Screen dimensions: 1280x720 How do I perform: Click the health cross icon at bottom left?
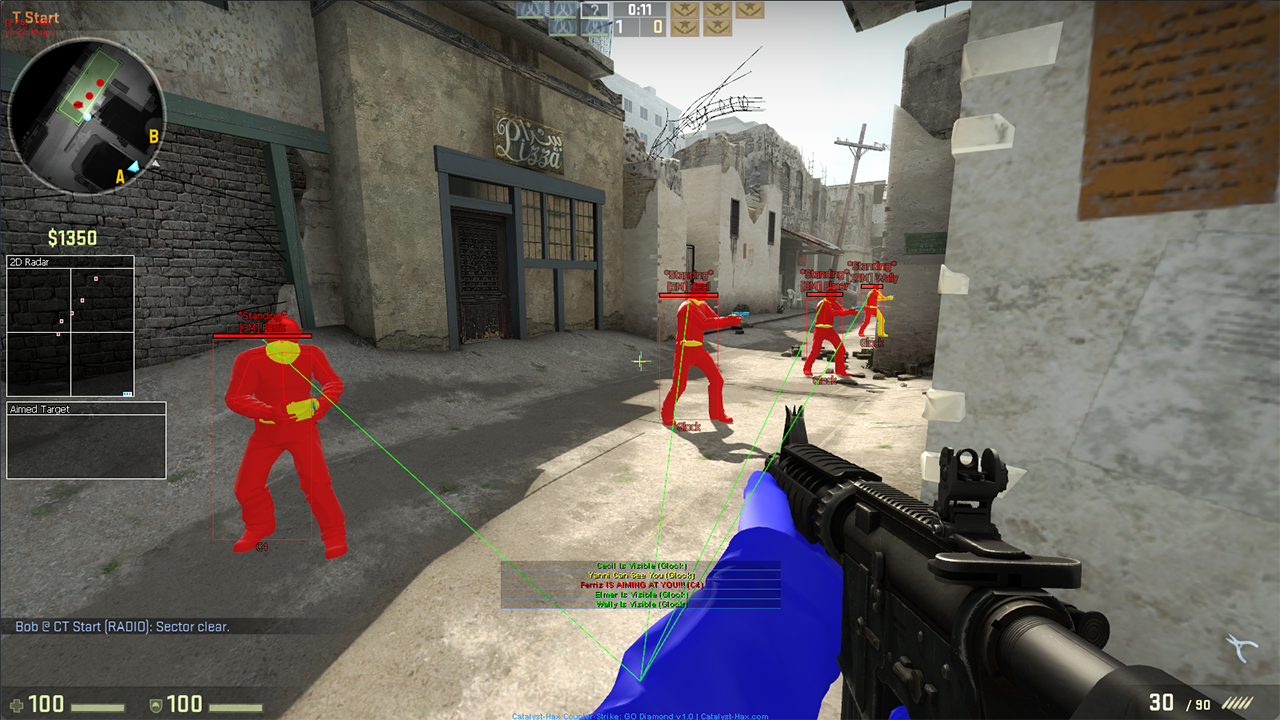pos(17,703)
